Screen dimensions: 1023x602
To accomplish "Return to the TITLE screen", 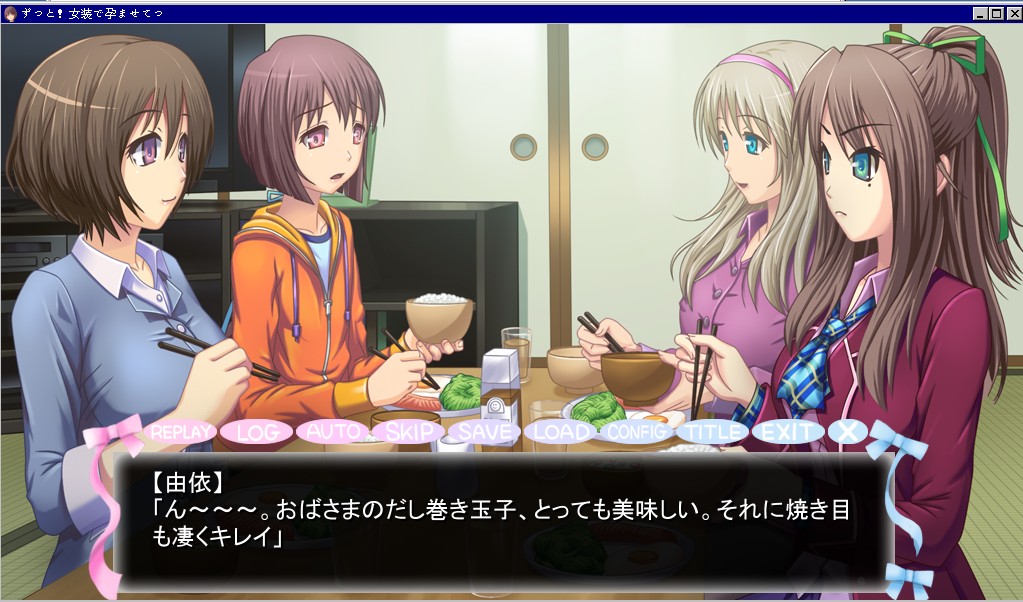I will tap(712, 432).
